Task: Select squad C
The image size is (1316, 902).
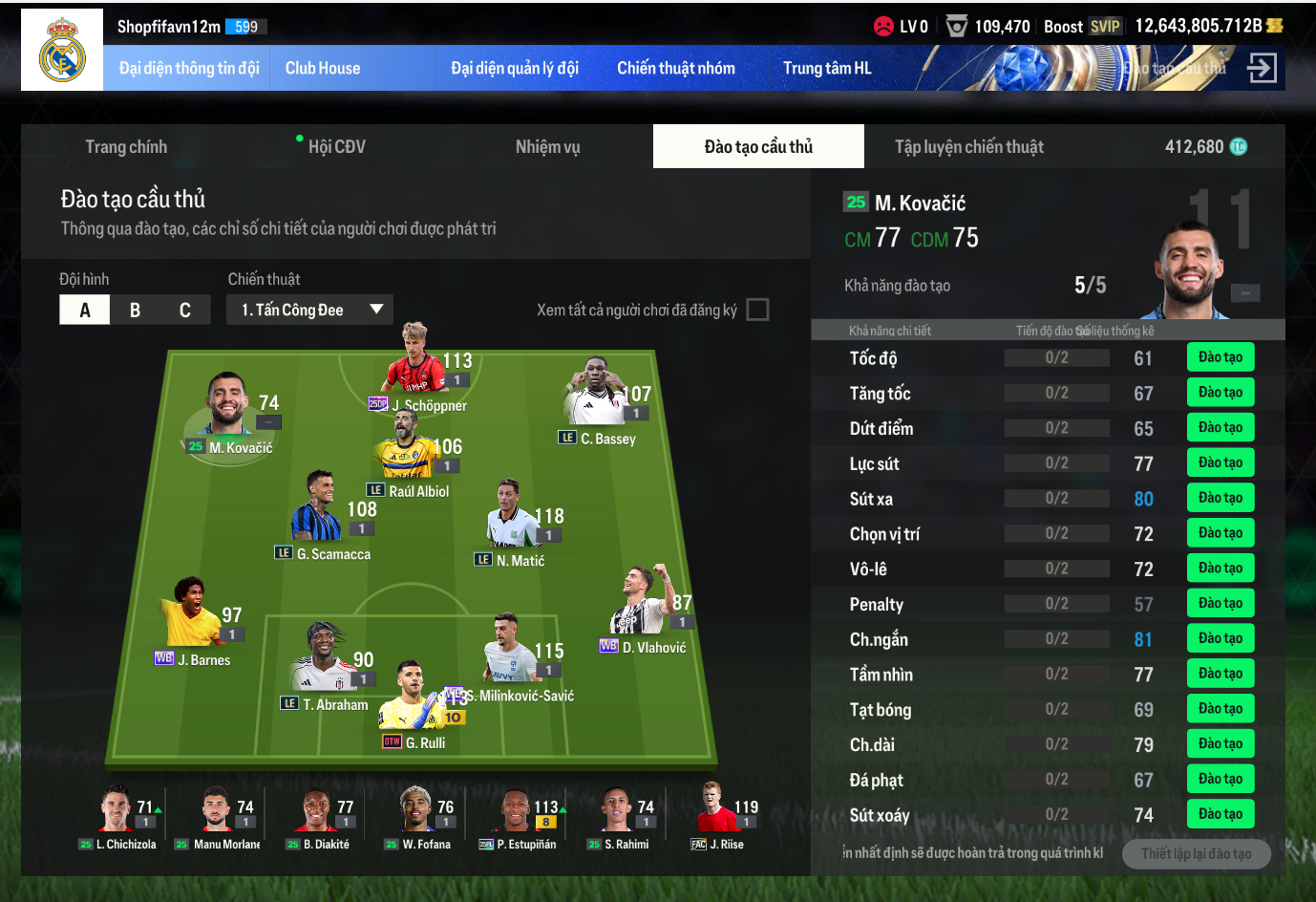Action: (x=185, y=310)
